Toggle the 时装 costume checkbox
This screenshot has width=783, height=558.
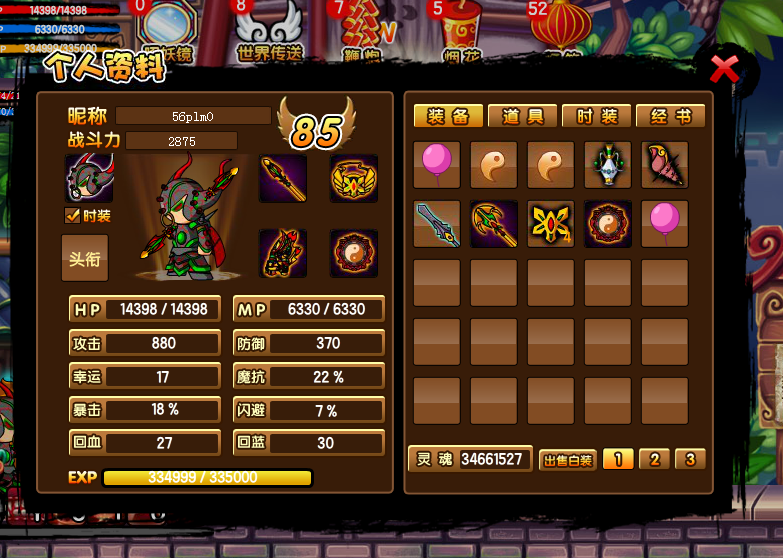click(72, 215)
